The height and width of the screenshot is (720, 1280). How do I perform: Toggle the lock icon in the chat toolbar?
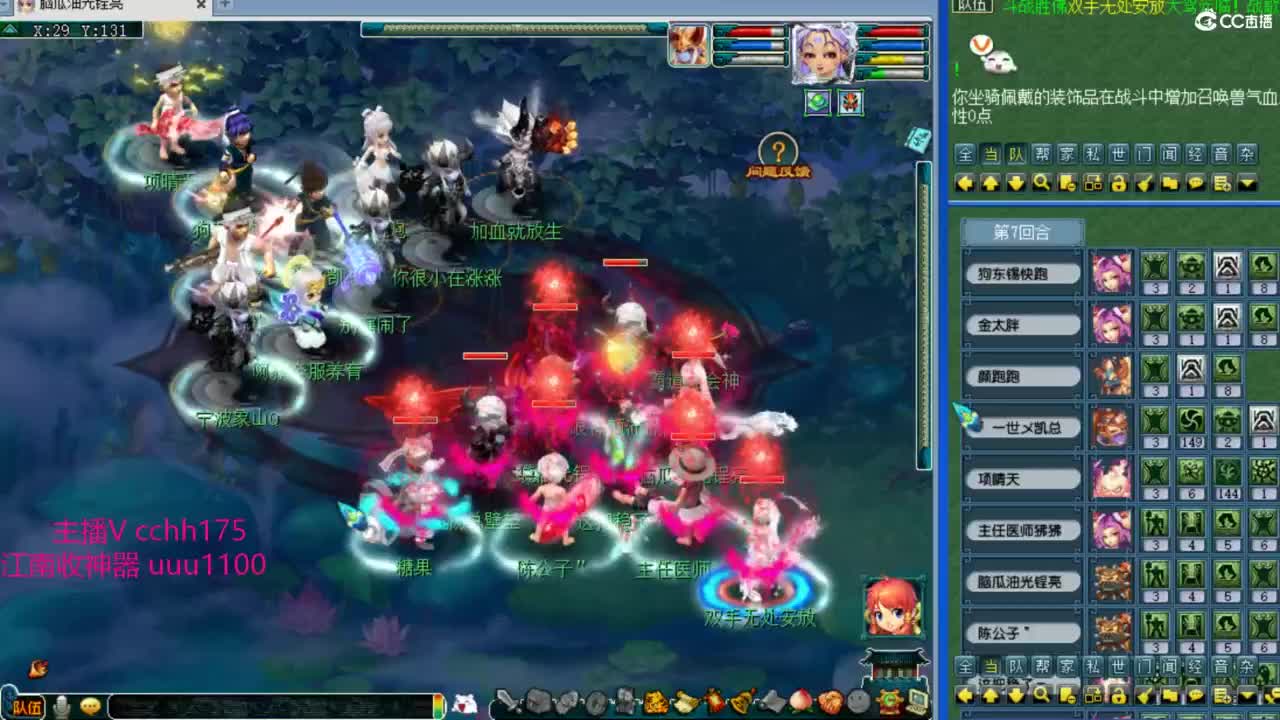coord(1122,183)
